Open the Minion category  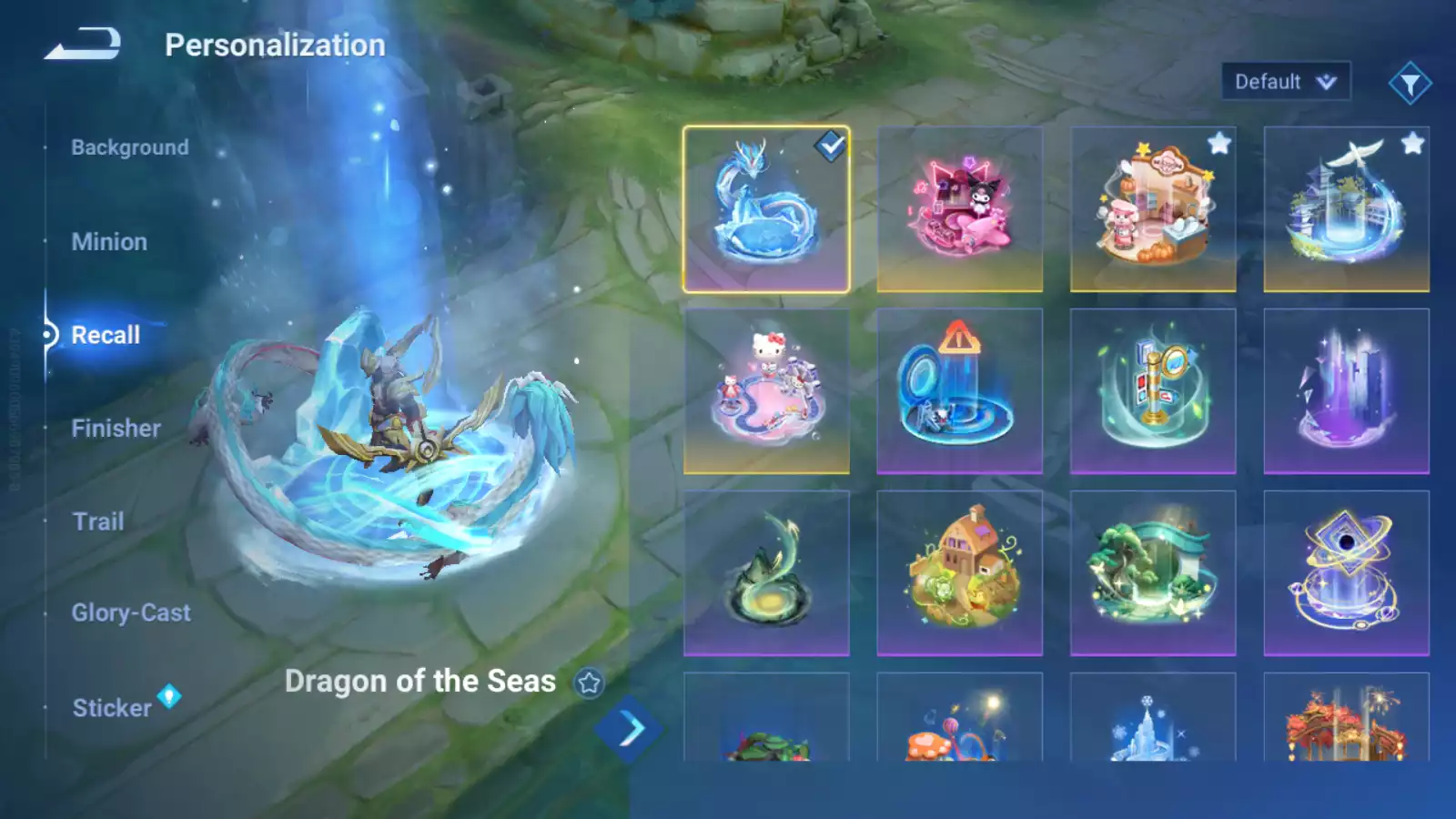point(109,242)
